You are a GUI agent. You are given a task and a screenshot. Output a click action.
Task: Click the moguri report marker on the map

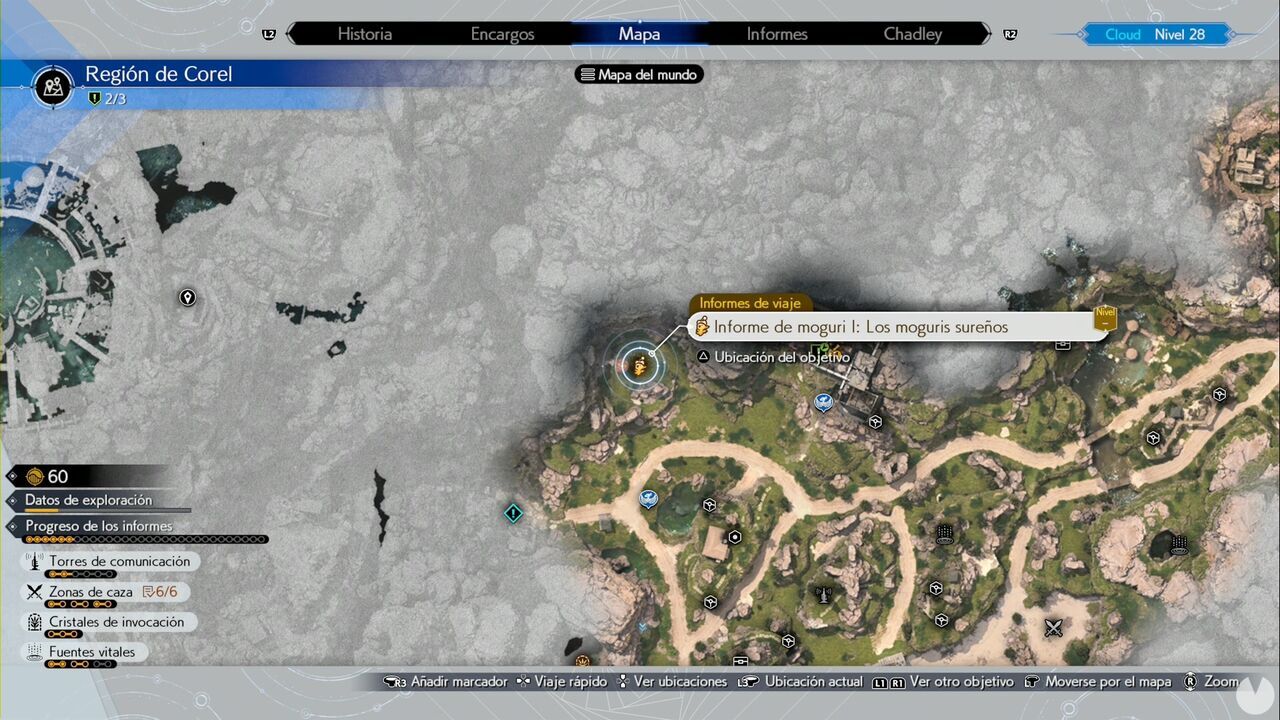click(x=640, y=365)
